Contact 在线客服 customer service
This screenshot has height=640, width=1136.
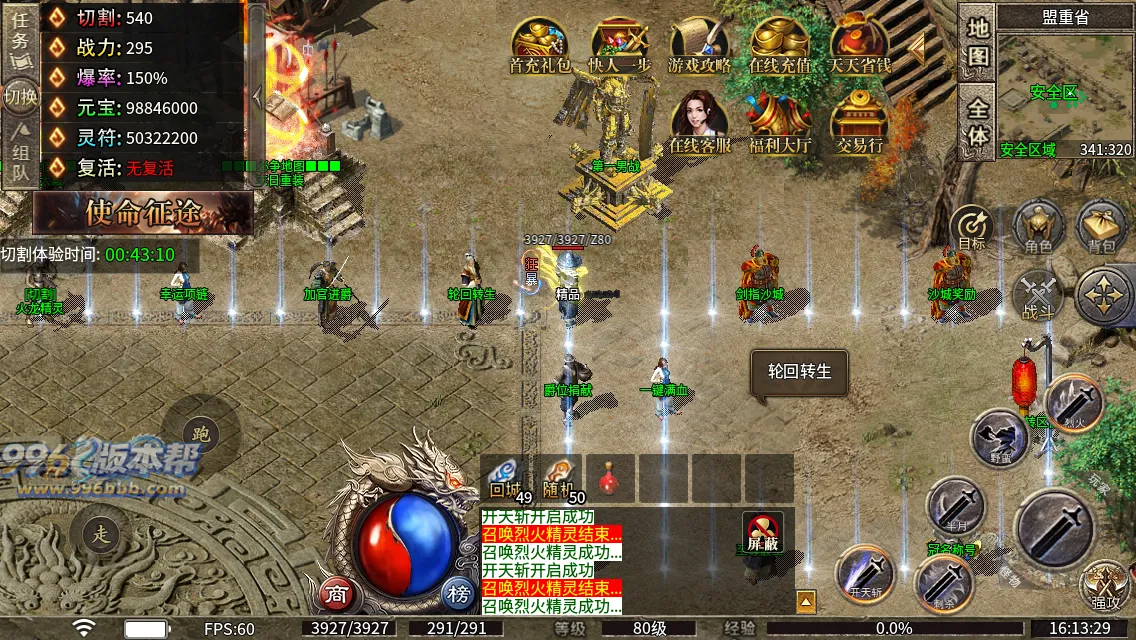pos(700,122)
